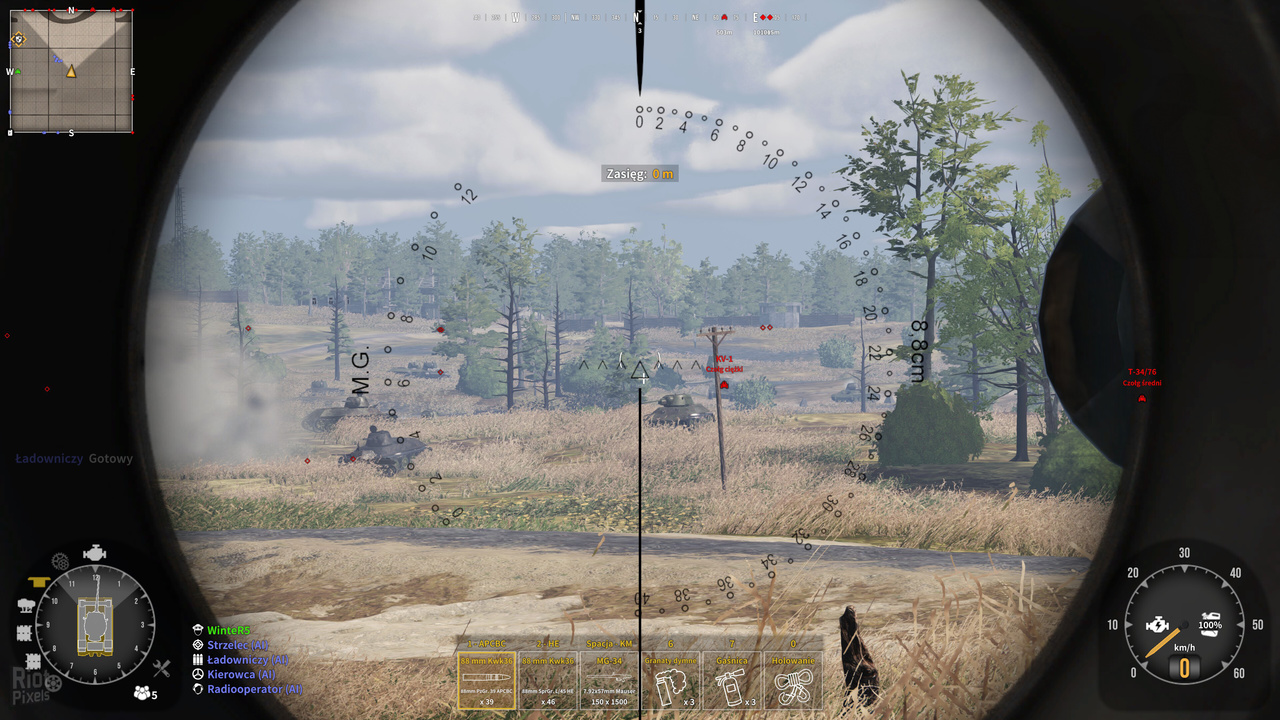Click the crew count icon
Viewport: 1280px width, 720px height.
pyautogui.click(x=144, y=693)
